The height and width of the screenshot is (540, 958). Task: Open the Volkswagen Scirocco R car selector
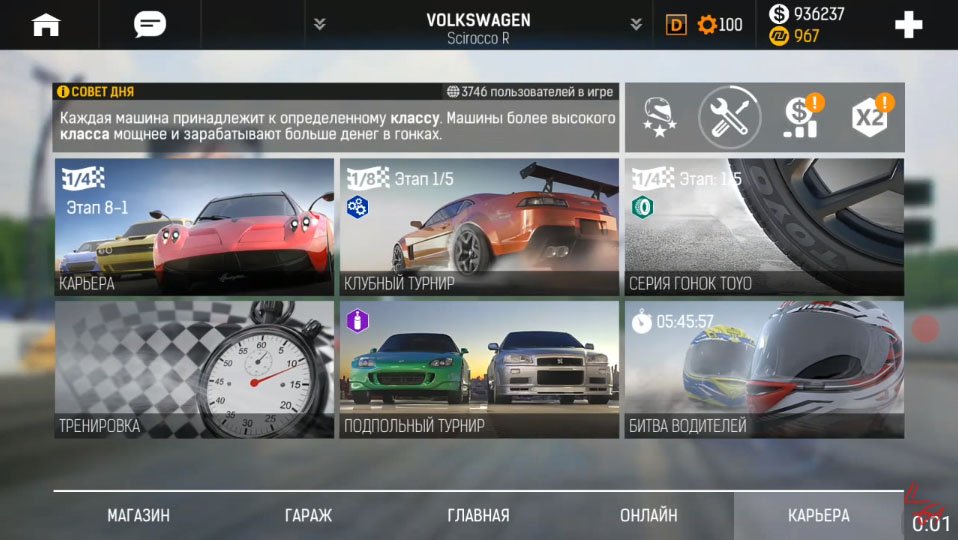(x=478, y=26)
